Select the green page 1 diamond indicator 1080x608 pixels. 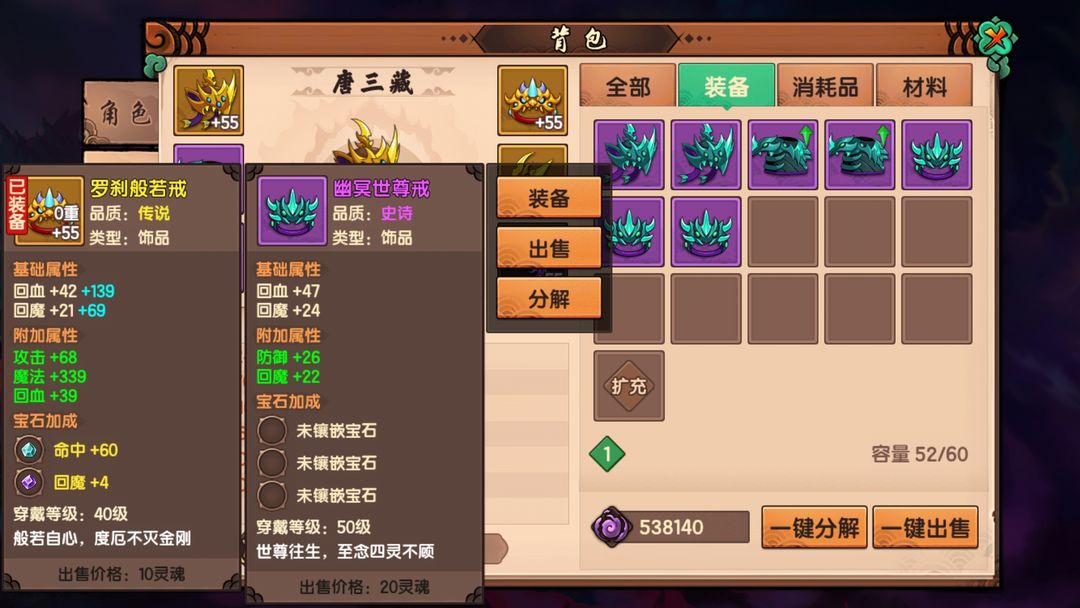coord(606,454)
